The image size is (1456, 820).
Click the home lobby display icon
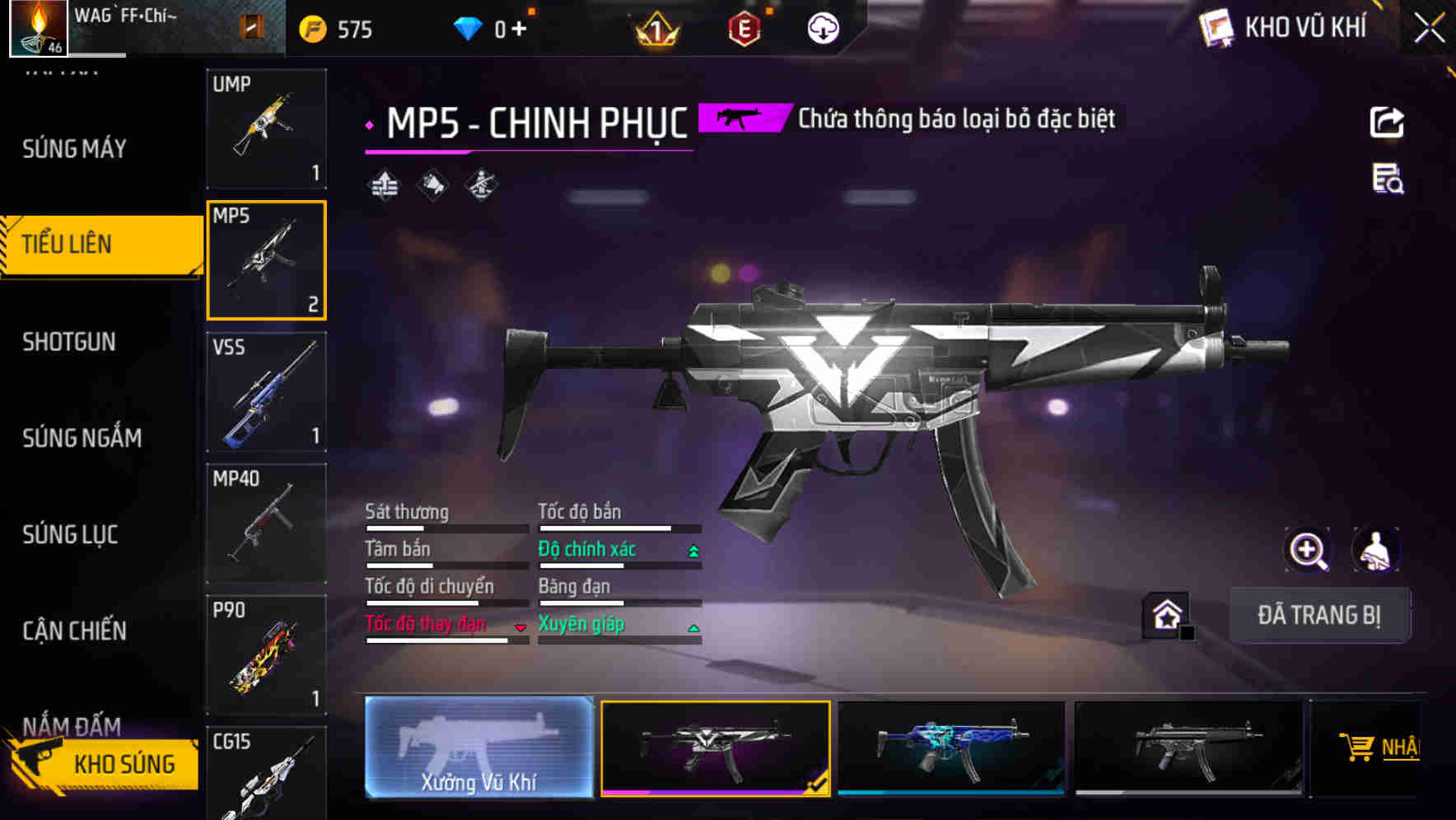pyautogui.click(x=1167, y=615)
